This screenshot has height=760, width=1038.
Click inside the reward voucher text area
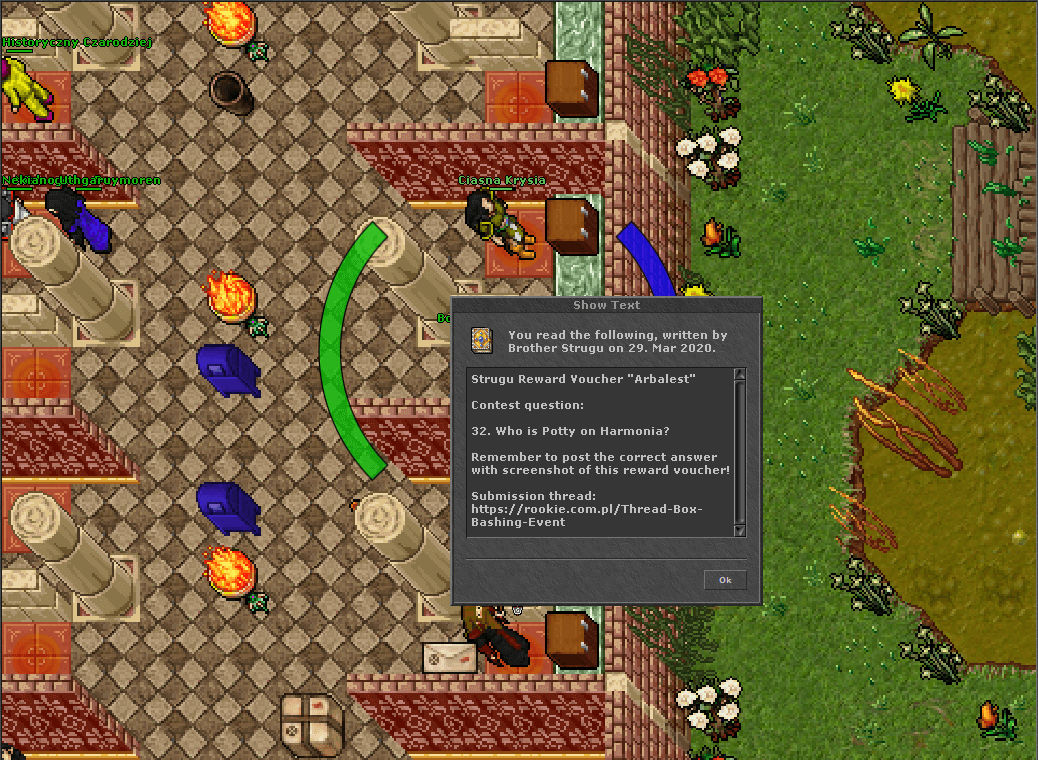pos(600,450)
